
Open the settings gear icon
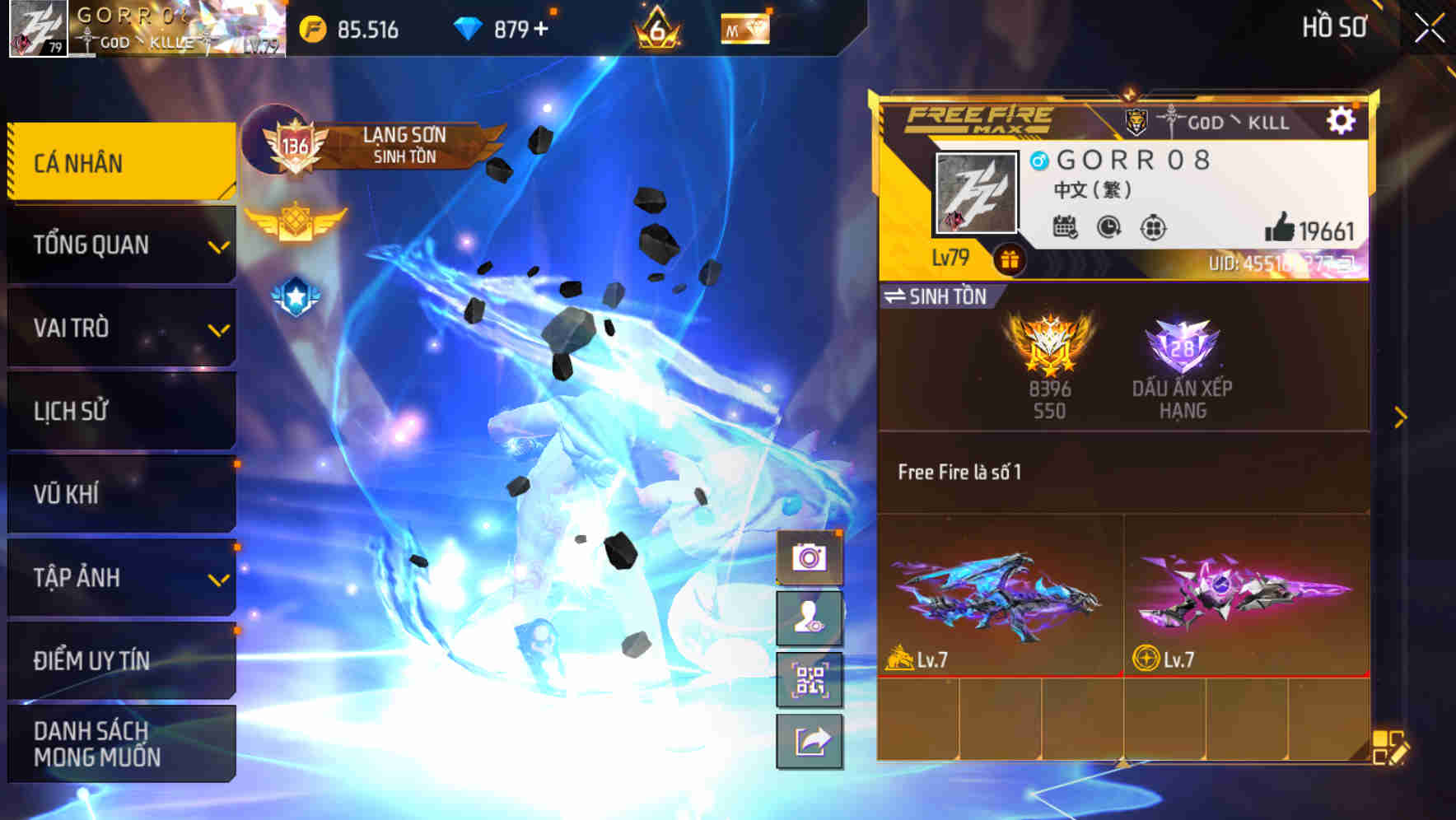point(1342,120)
